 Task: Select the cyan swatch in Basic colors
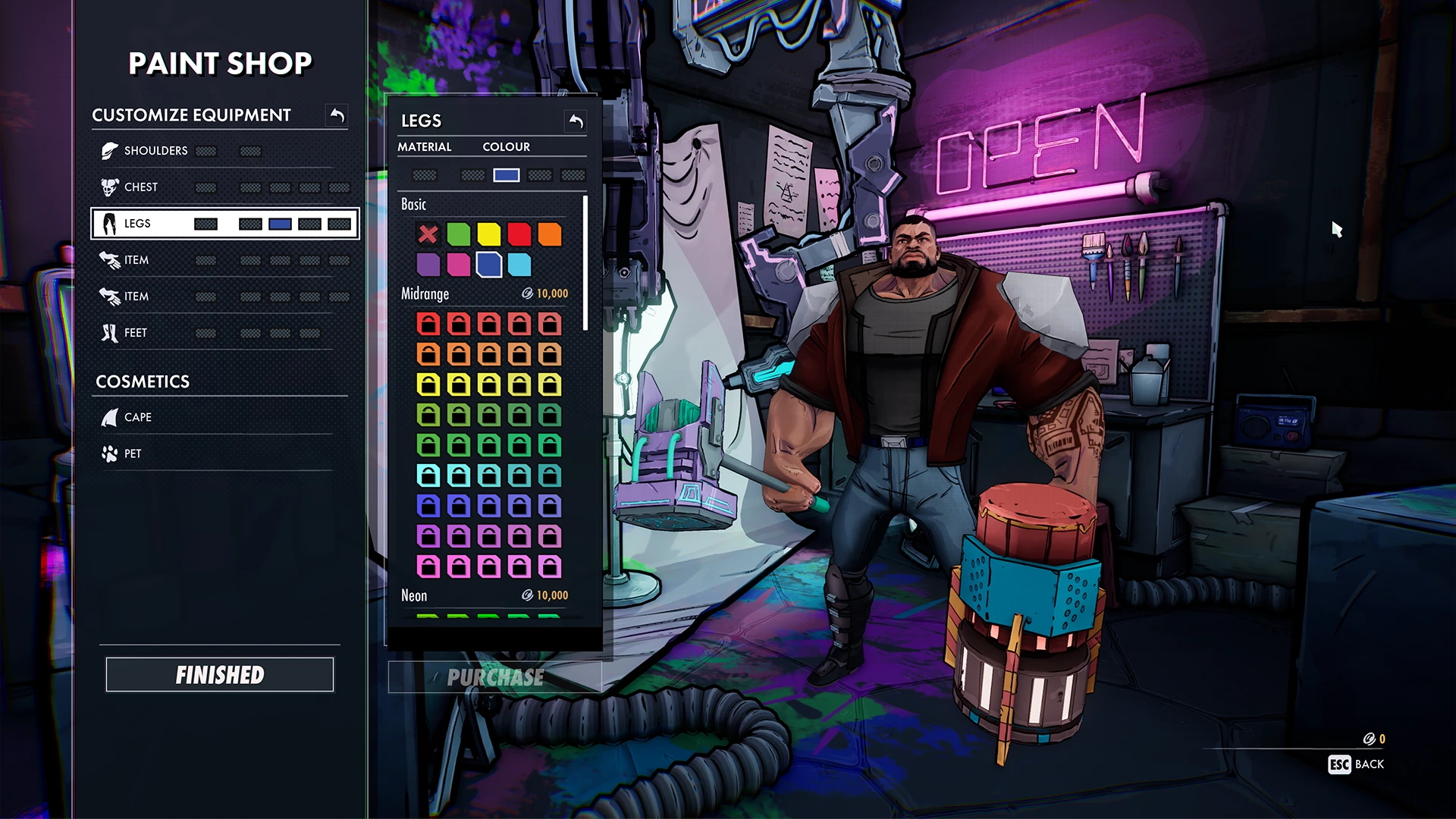tap(519, 264)
